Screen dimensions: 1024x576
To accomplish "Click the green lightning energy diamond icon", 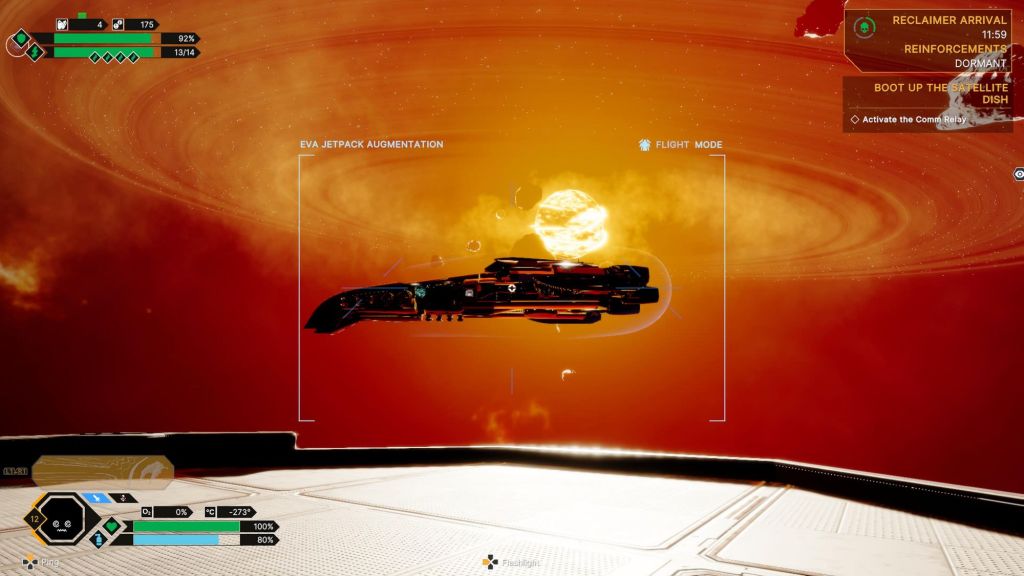I will pyautogui.click(x=35, y=52).
